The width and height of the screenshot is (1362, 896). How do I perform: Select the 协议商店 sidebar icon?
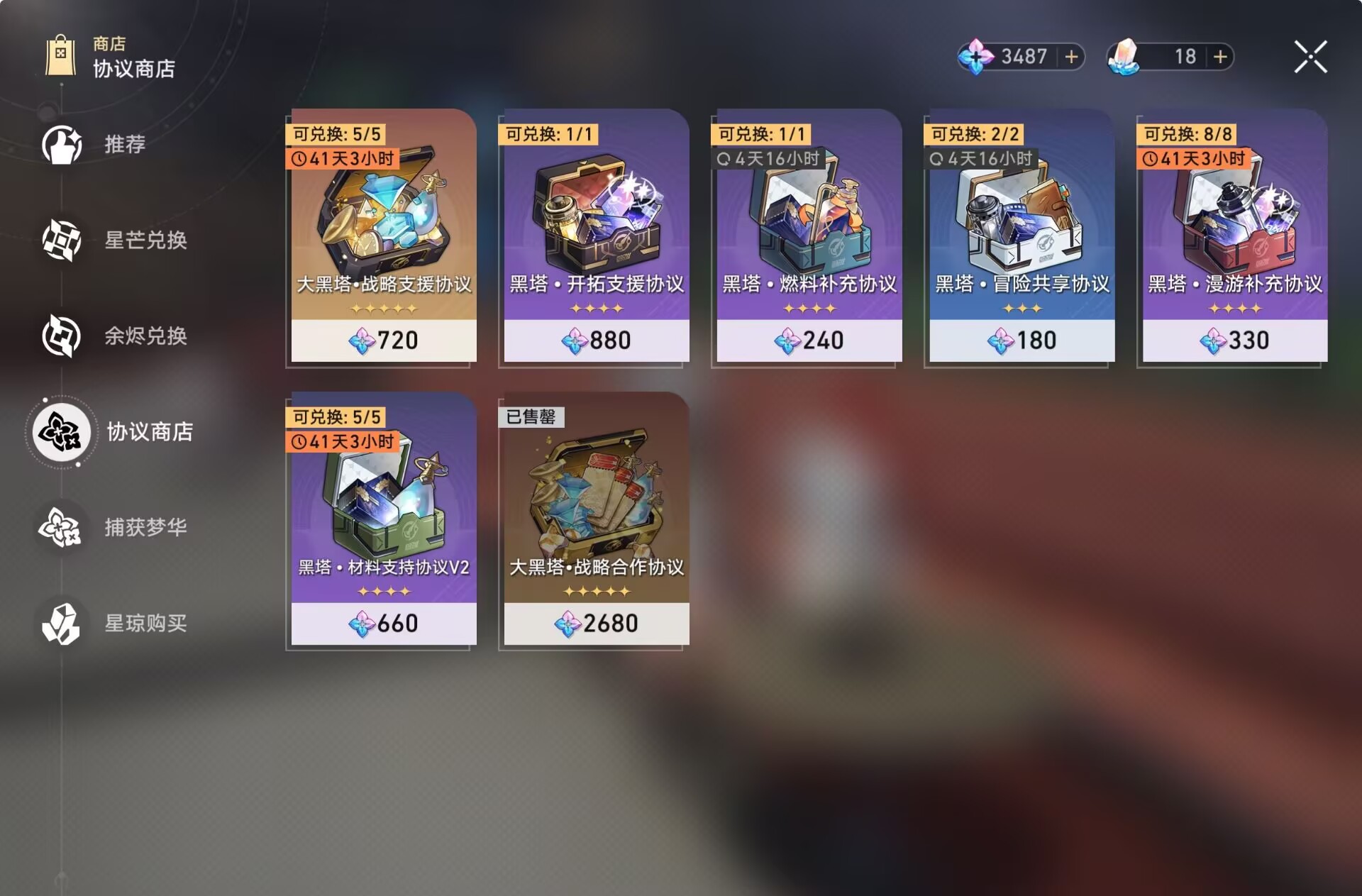[62, 433]
